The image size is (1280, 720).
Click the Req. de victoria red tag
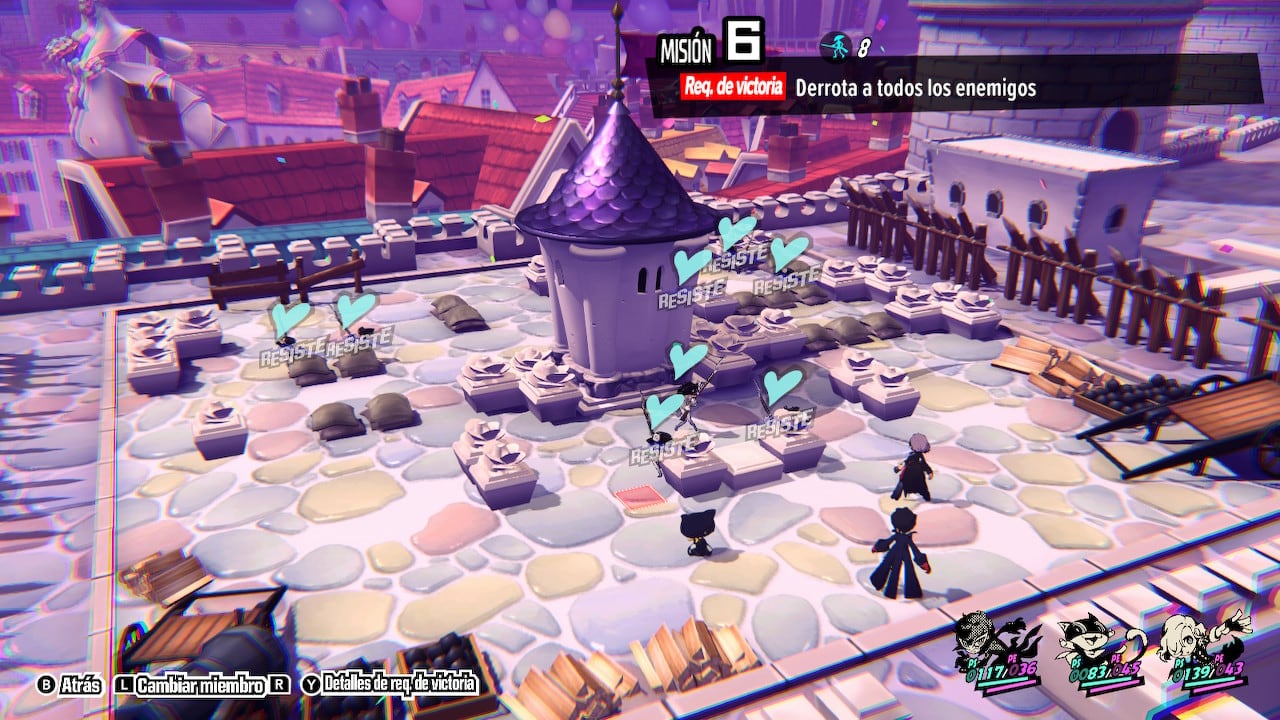coord(732,87)
